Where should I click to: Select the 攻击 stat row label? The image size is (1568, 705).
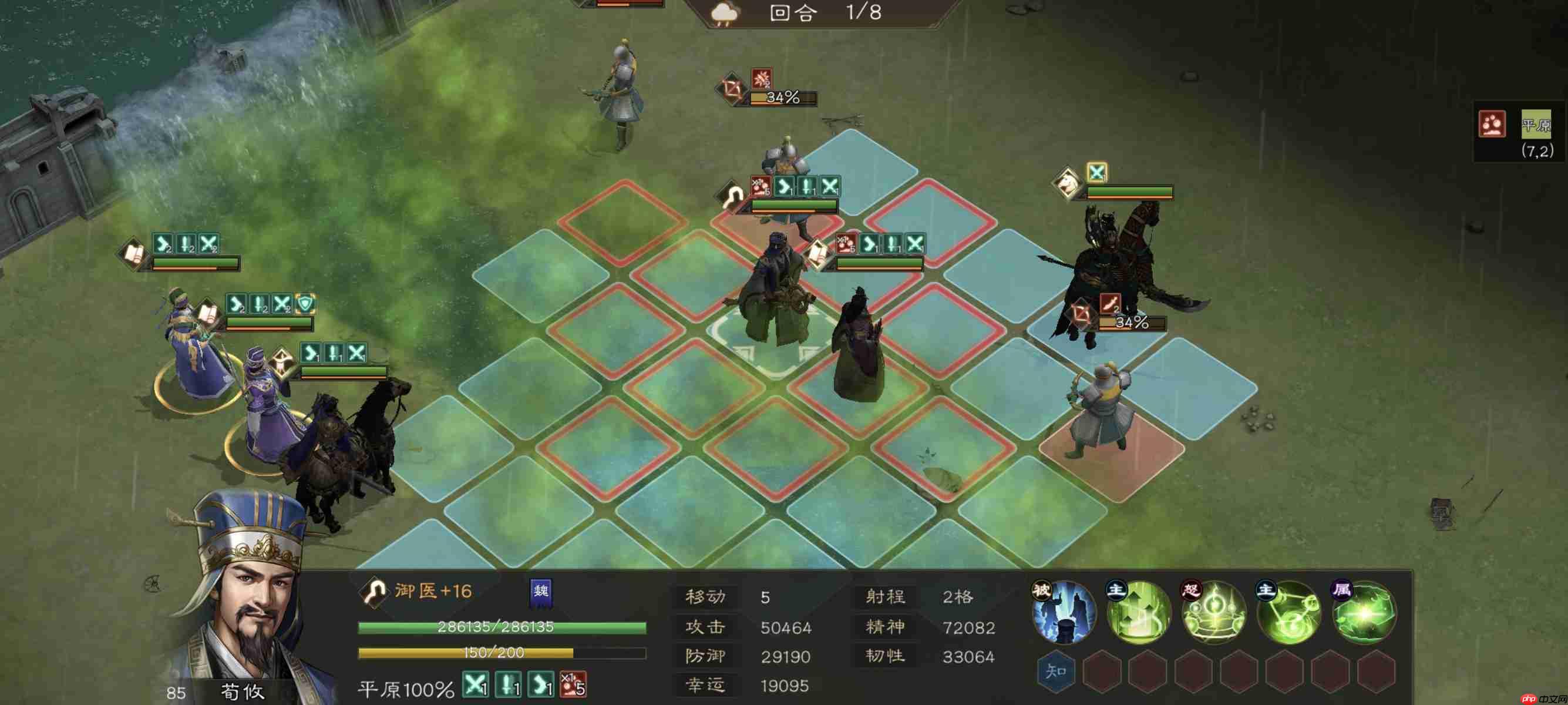(706, 627)
